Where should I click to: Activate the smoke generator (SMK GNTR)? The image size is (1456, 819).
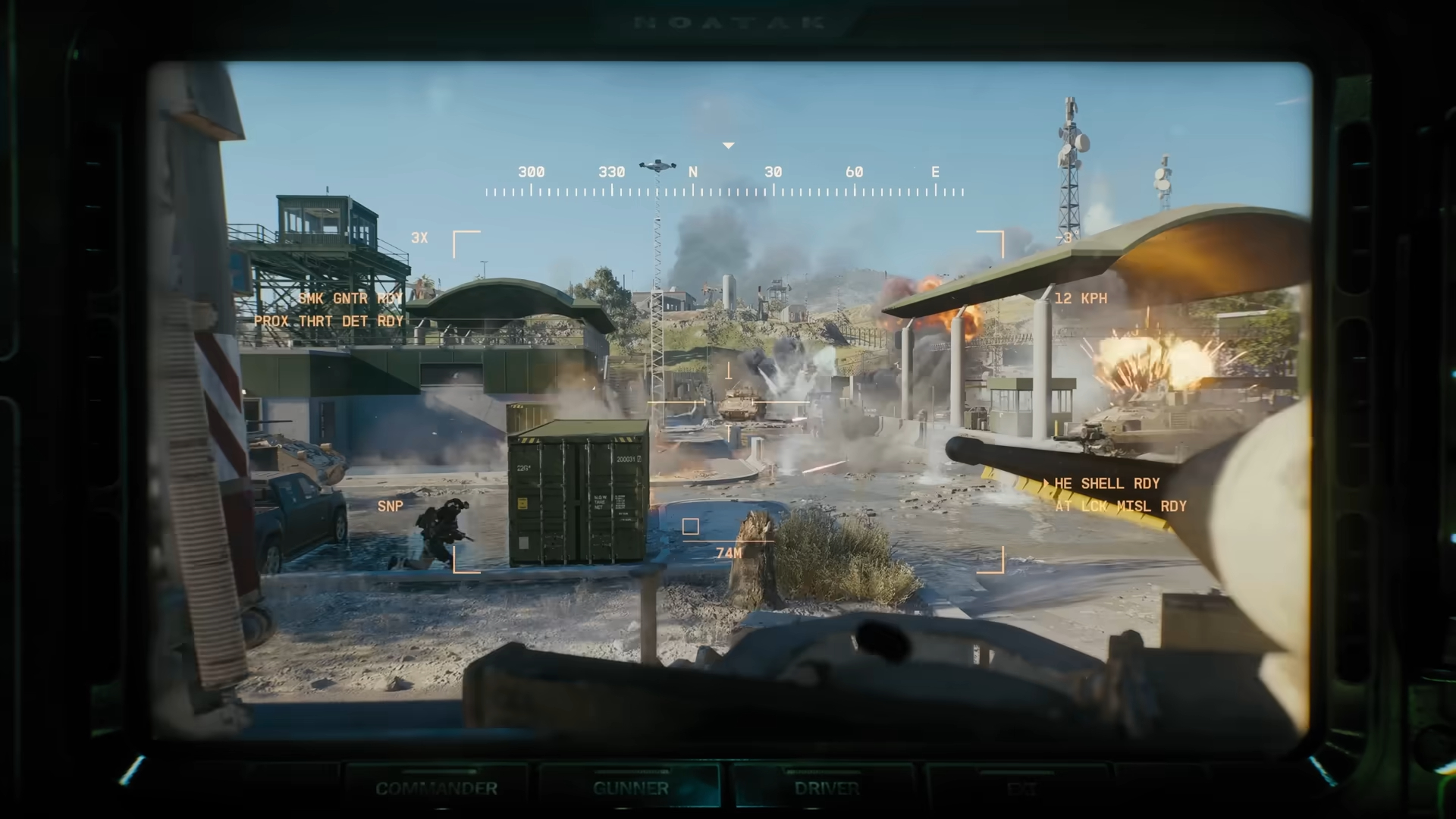pos(350,298)
